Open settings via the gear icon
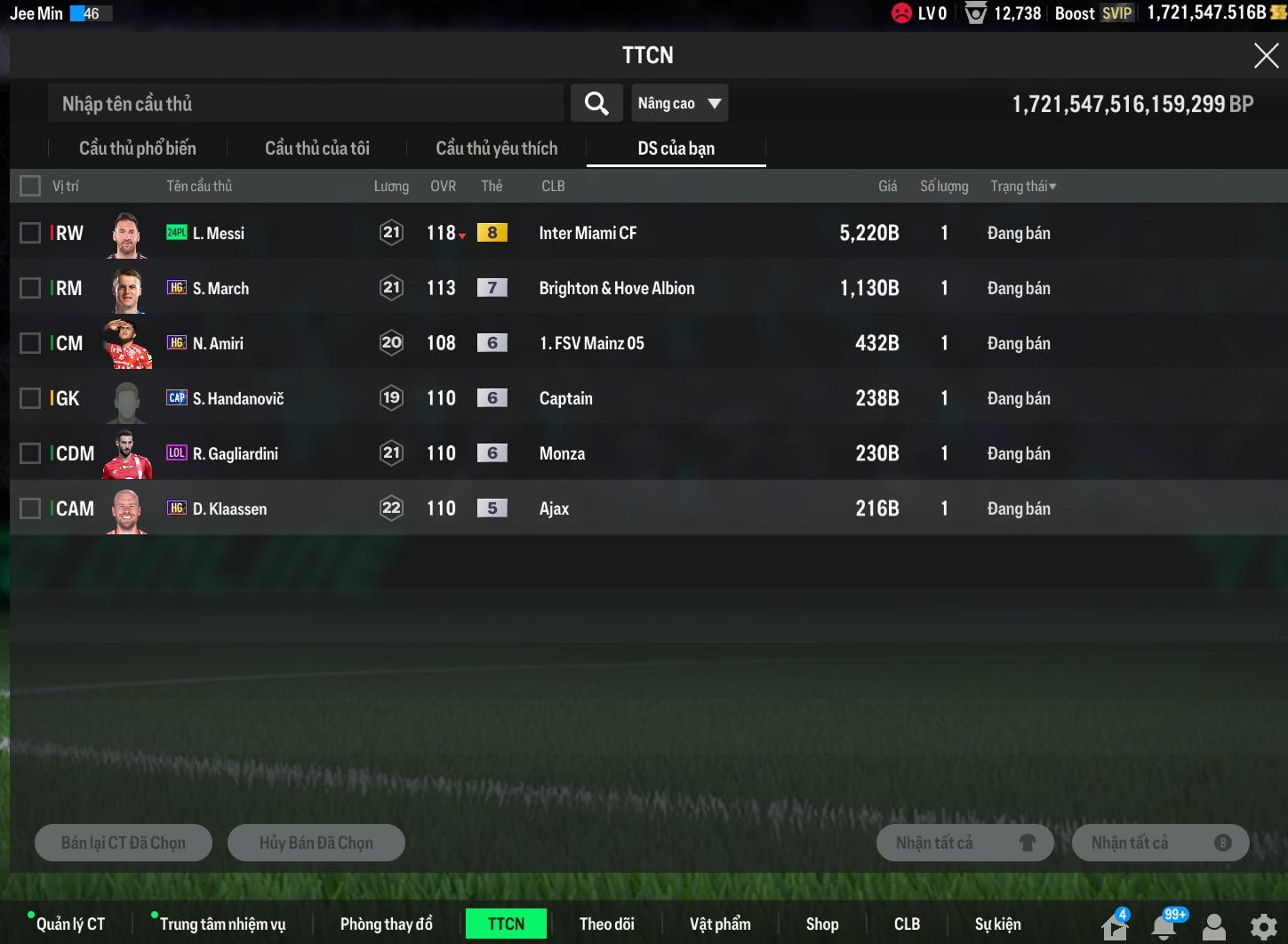 (1263, 927)
